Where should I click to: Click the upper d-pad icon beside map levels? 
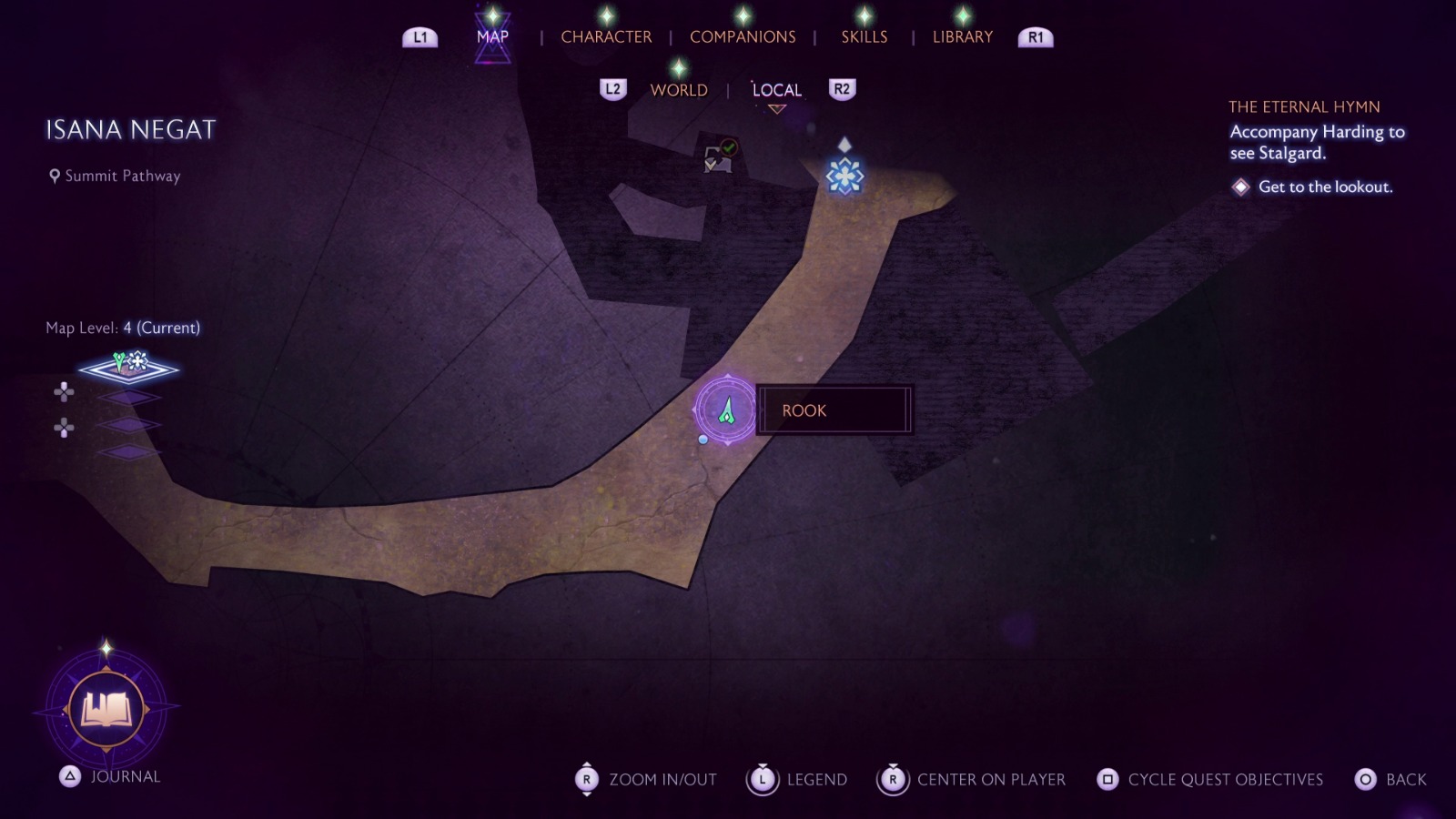pos(64,391)
